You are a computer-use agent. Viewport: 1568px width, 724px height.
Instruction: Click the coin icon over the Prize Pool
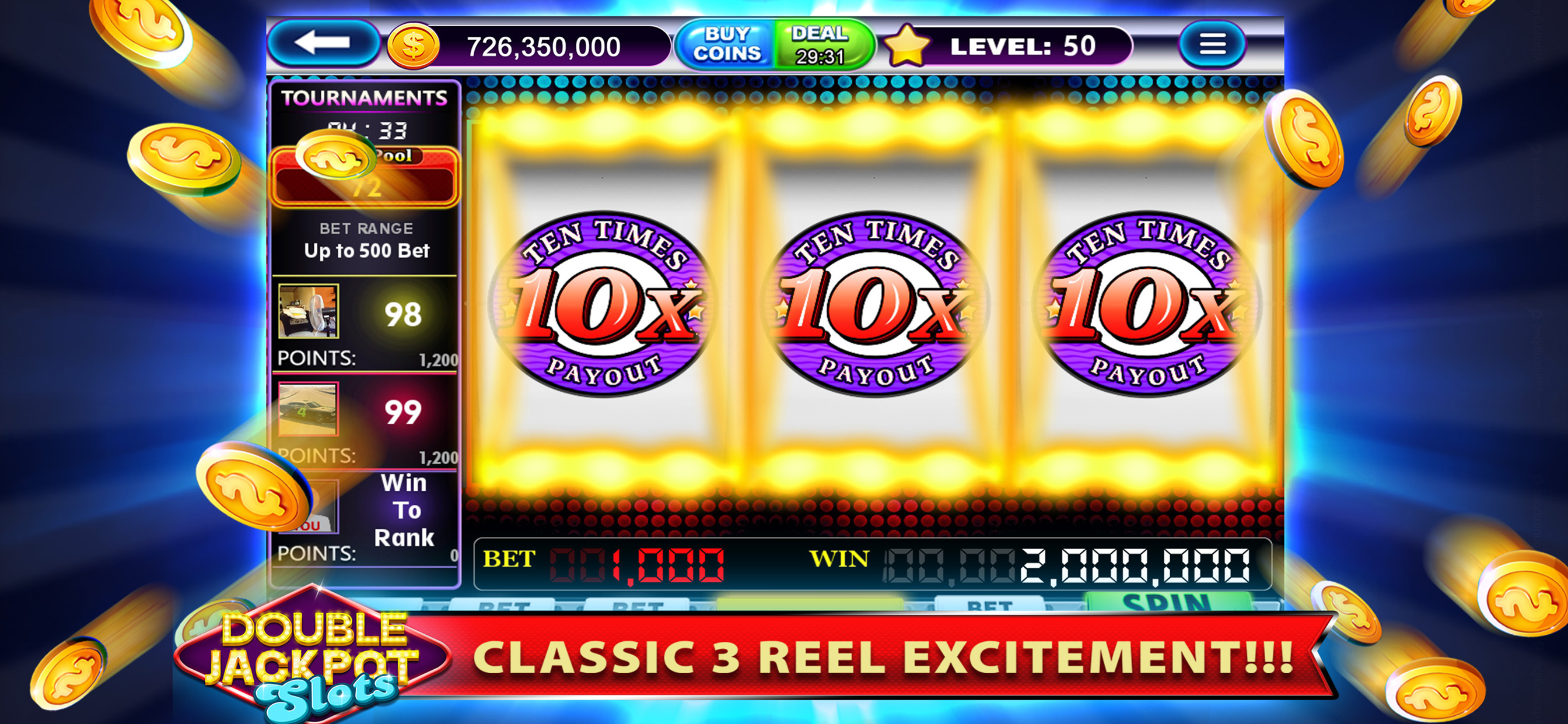pos(338,159)
